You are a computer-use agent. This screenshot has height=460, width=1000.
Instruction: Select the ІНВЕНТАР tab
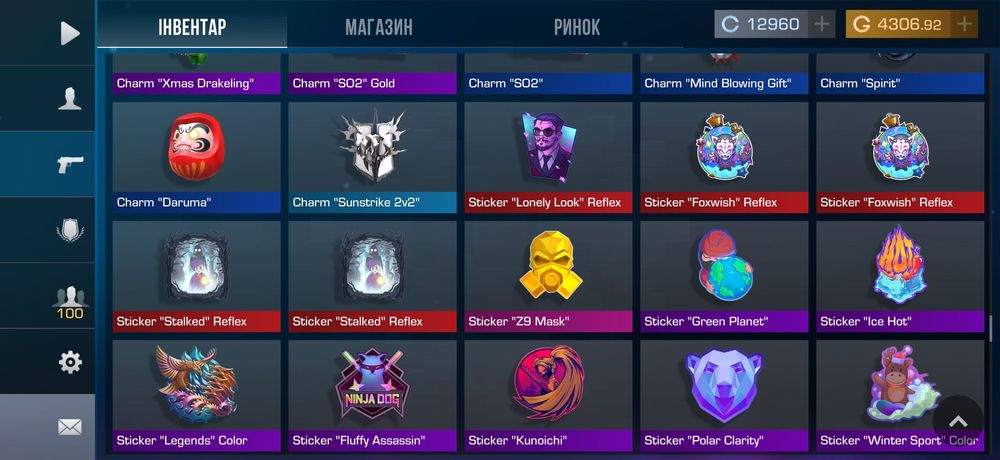pos(192,27)
